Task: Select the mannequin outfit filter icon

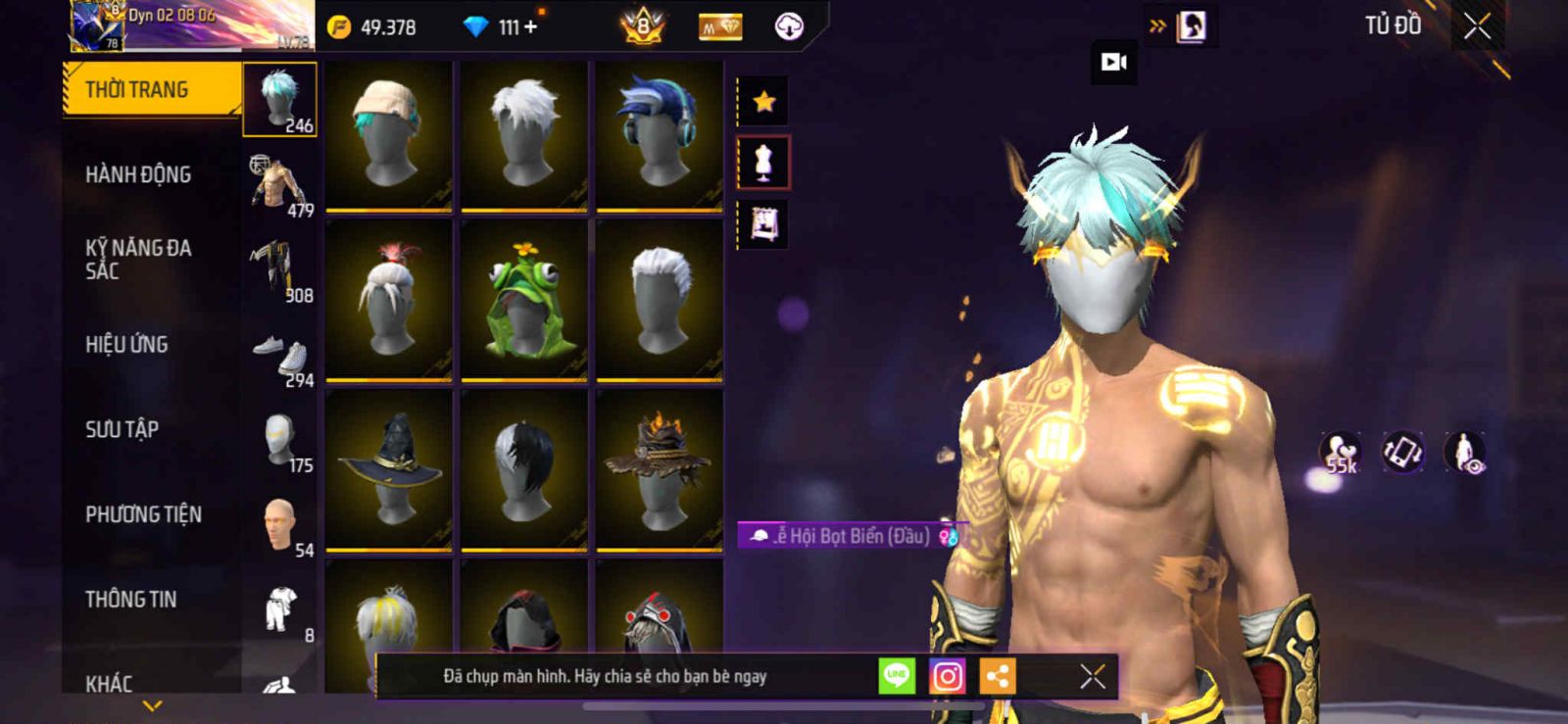Action: click(763, 163)
